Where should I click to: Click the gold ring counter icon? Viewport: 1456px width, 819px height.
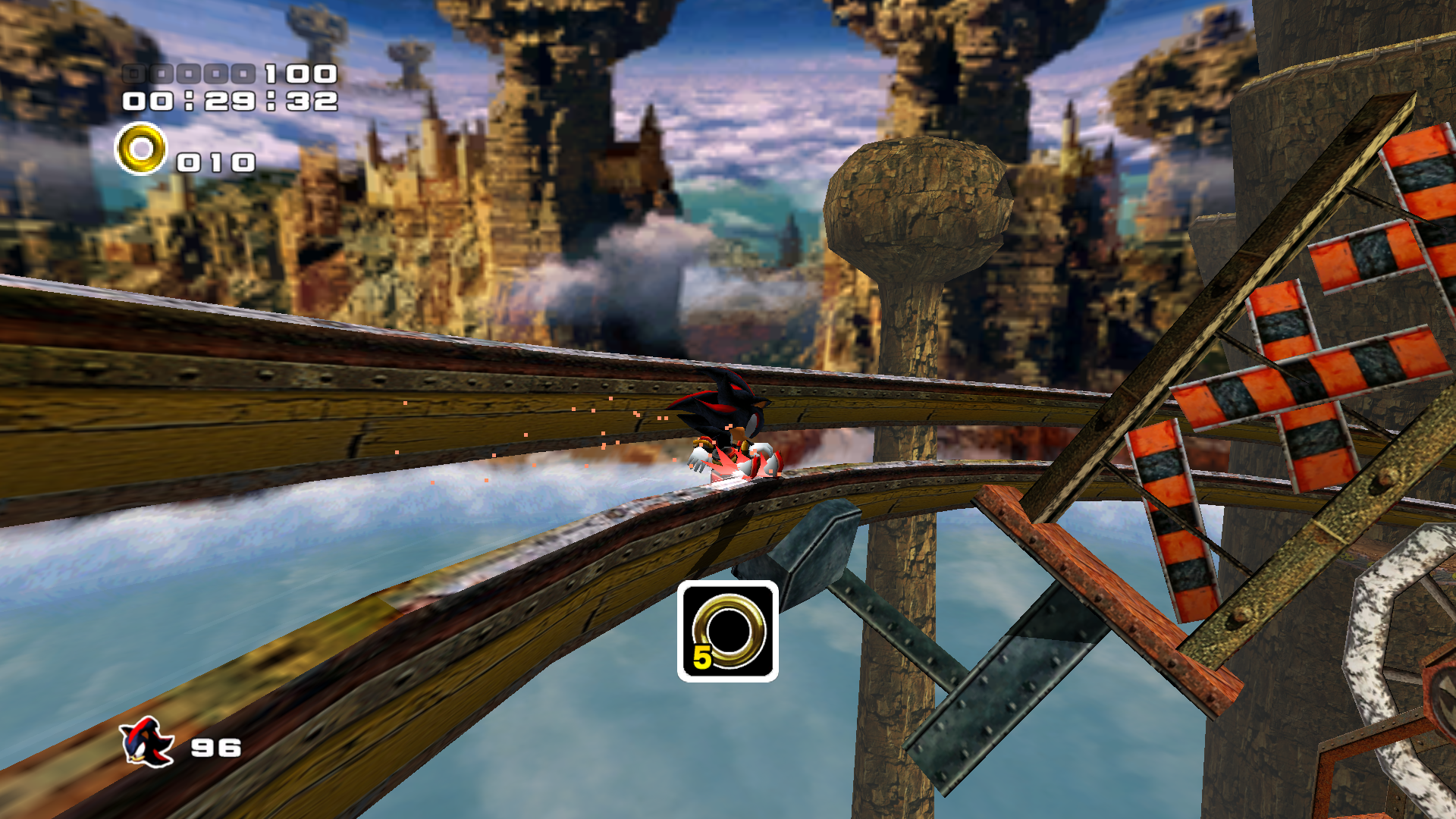pyautogui.click(x=141, y=149)
